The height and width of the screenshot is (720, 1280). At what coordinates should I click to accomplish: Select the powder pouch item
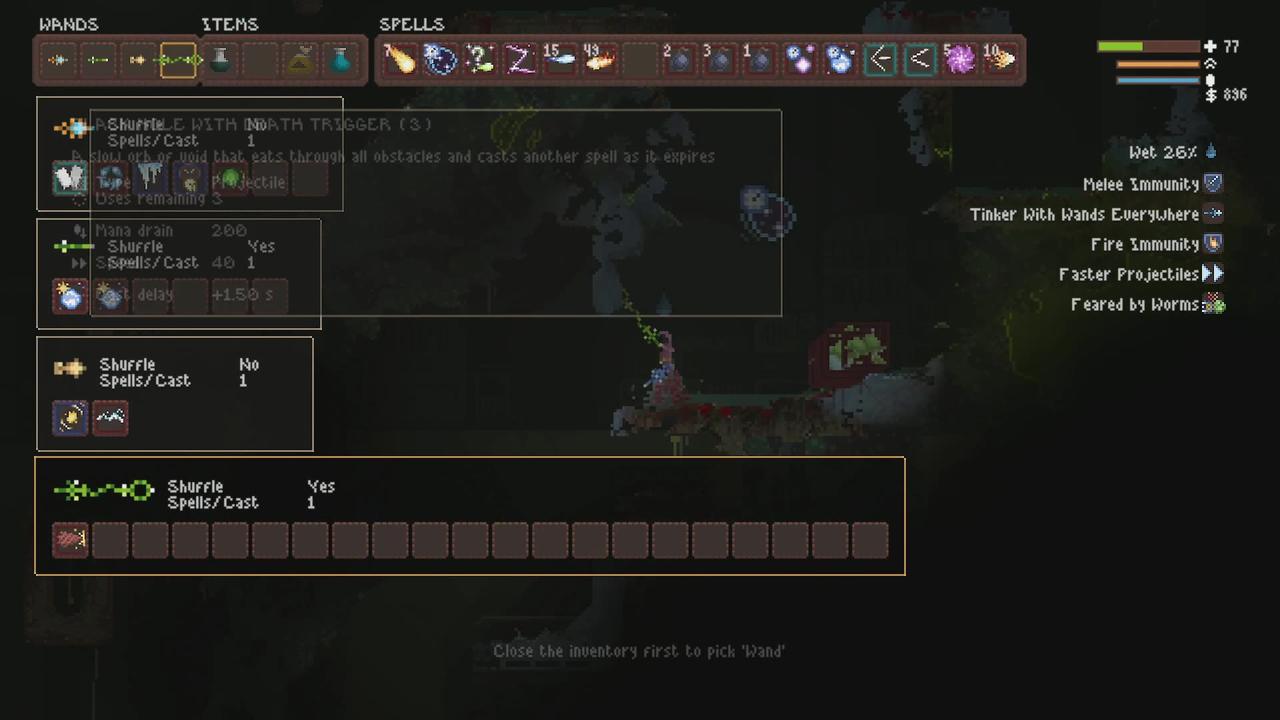pyautogui.click(x=300, y=60)
